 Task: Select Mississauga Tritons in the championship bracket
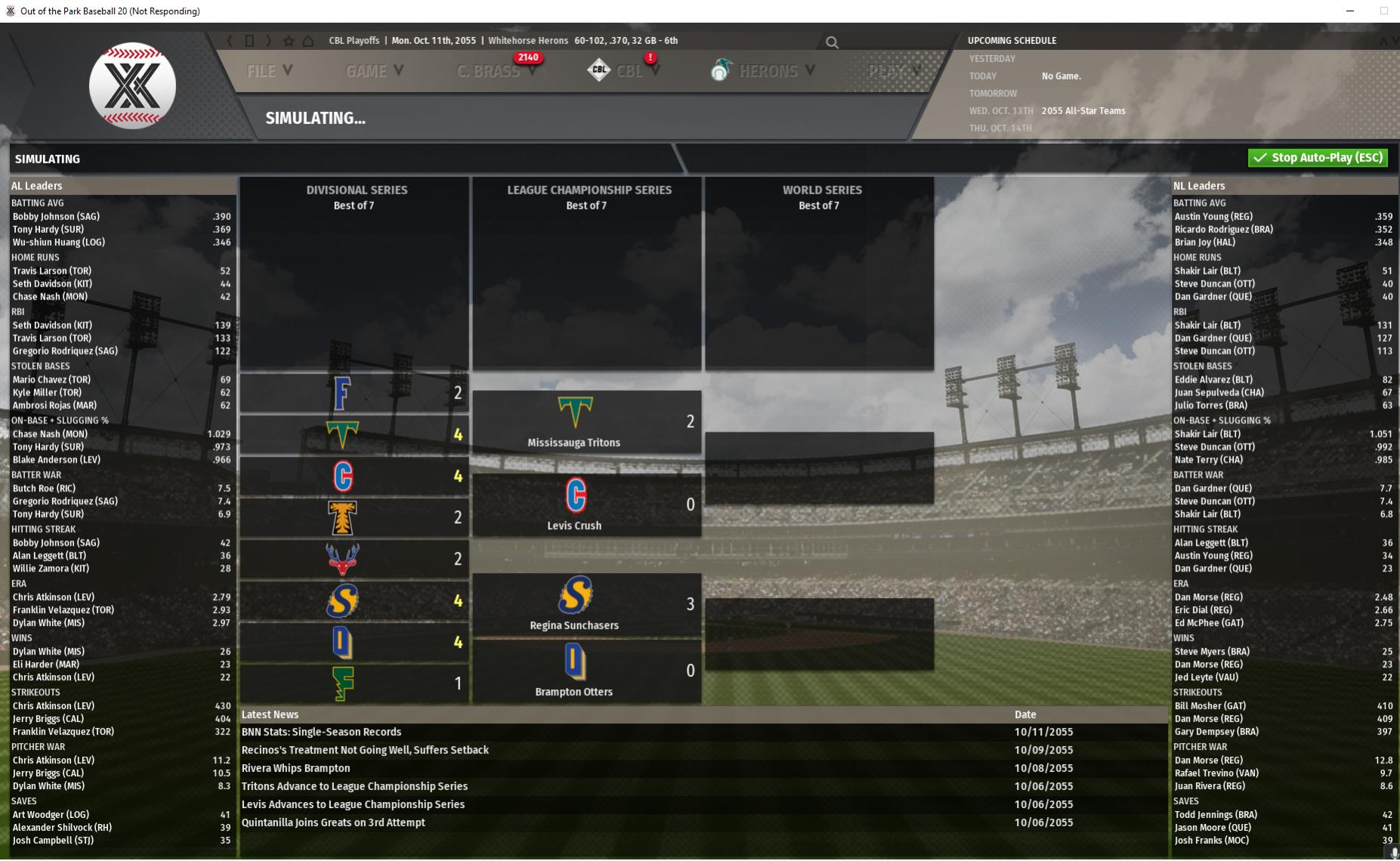[574, 442]
